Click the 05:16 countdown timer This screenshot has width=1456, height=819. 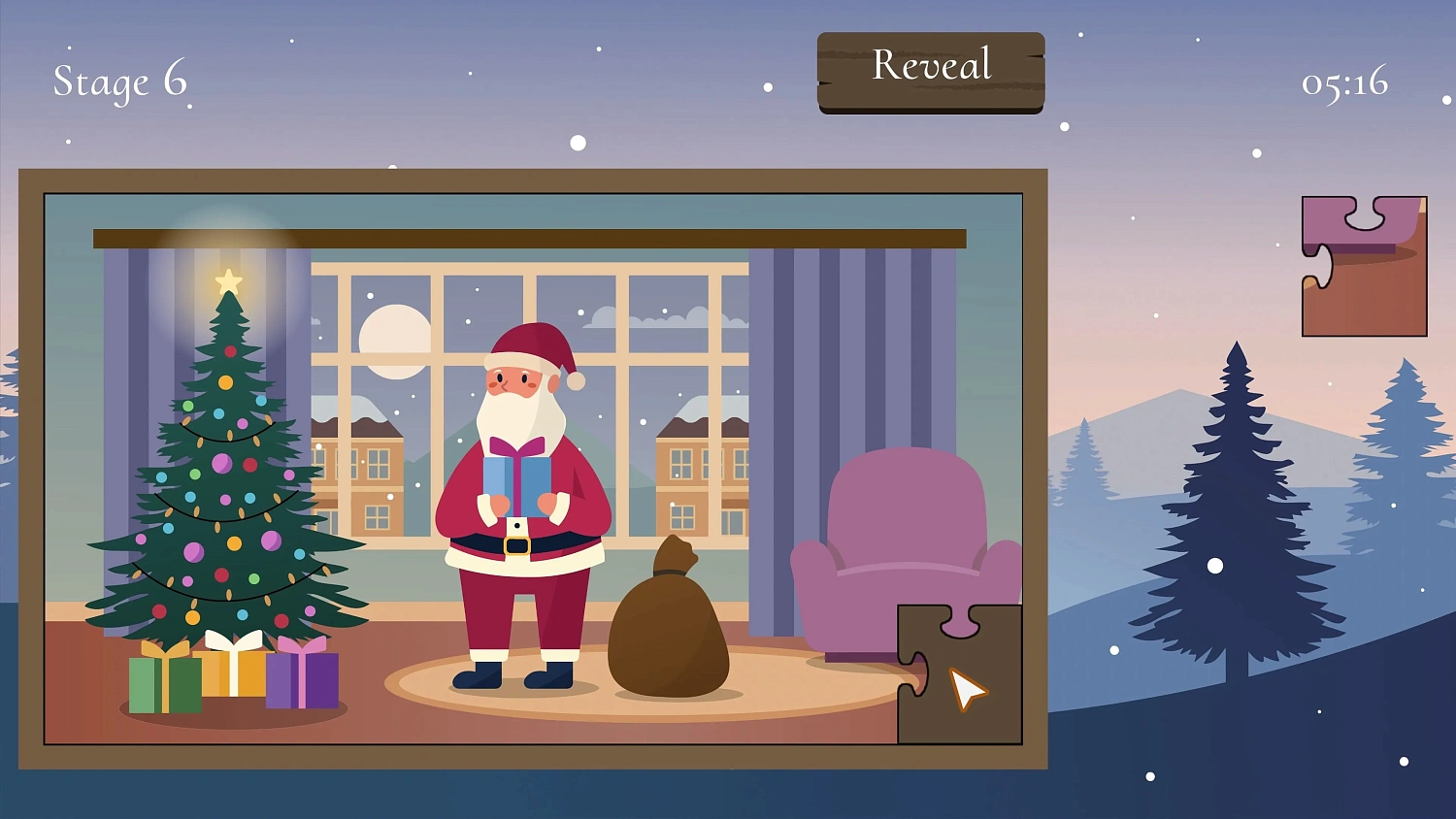tap(1344, 83)
